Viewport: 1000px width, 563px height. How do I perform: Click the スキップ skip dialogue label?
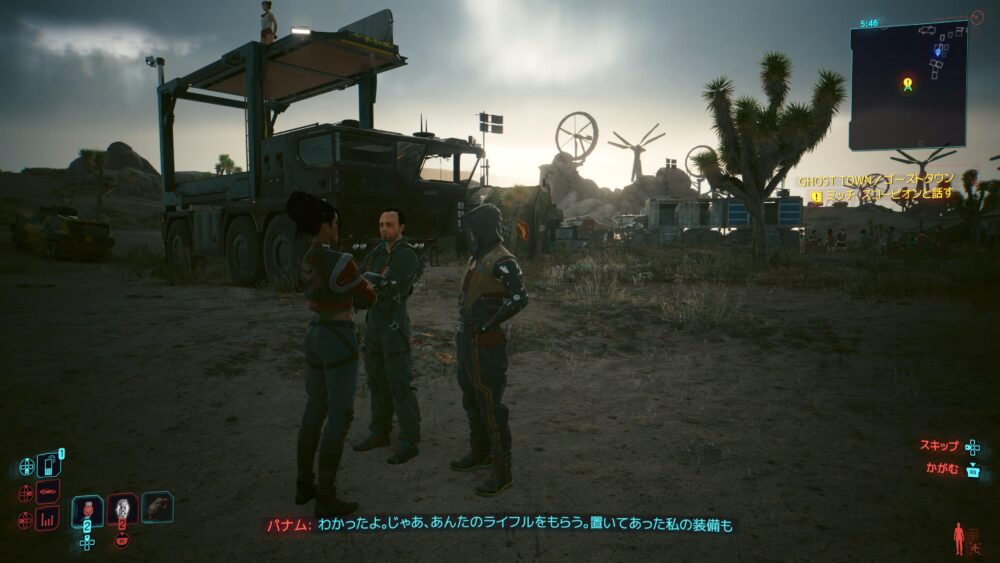939,446
